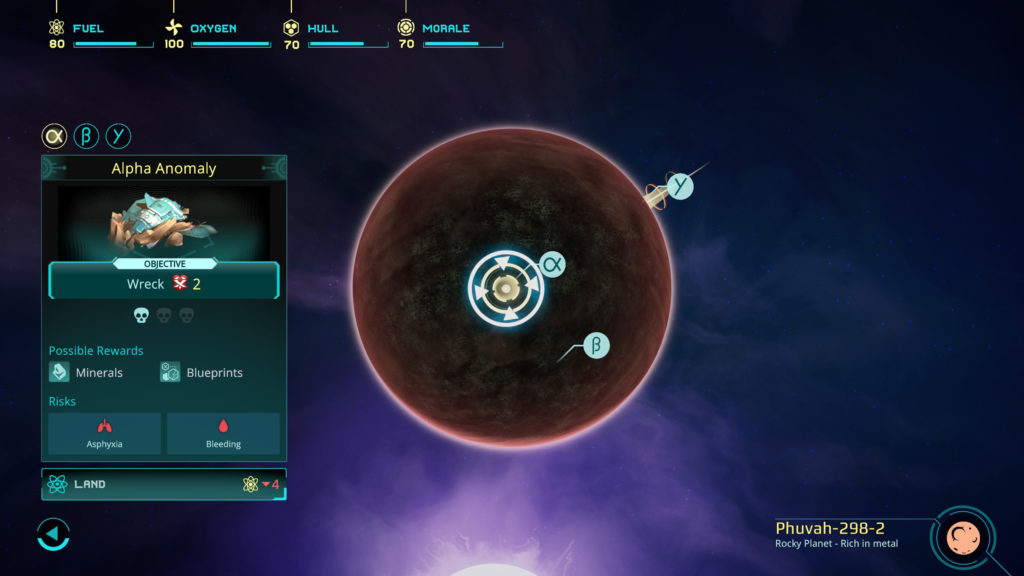The height and width of the screenshot is (576, 1024).
Task: Switch to the Gamma anomaly tab
Action: coord(118,136)
